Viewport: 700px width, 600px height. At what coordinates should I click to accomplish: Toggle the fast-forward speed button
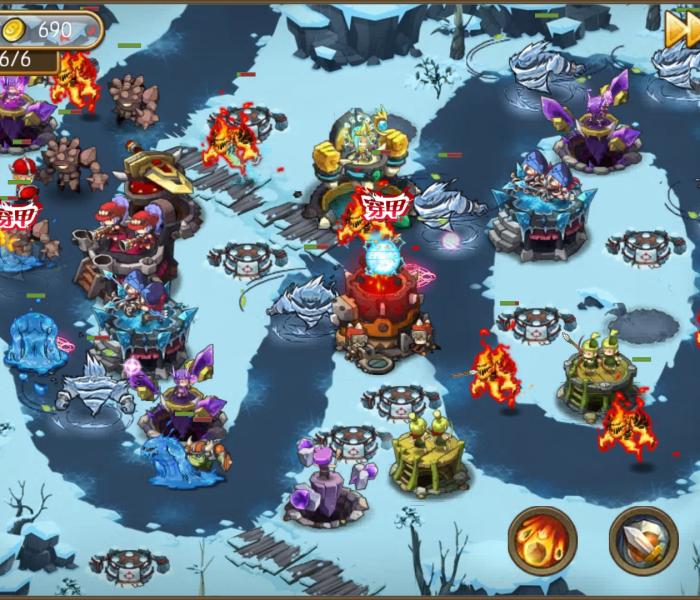(x=683, y=30)
